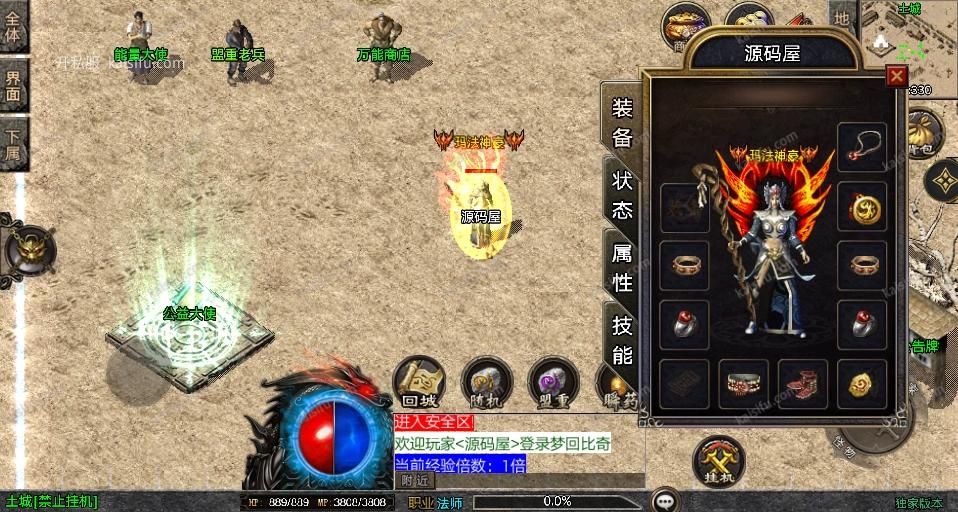Select the belt equipment slot
This screenshot has height=512, width=958.
coord(743,384)
